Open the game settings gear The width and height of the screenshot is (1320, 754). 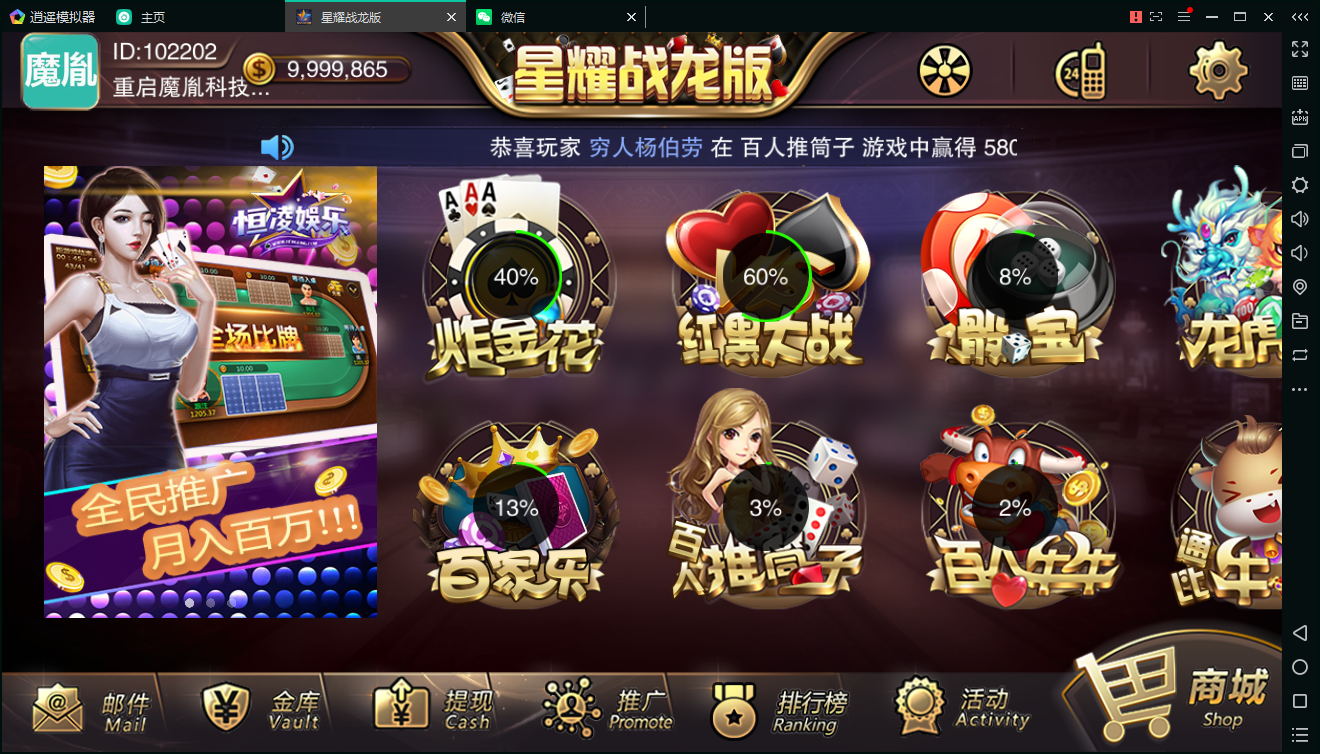(1216, 71)
